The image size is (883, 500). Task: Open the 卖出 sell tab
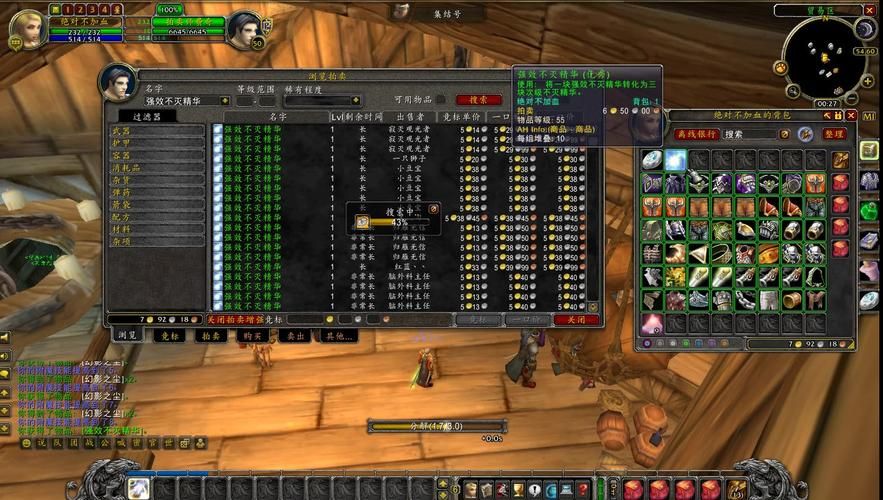pyautogui.click(x=293, y=336)
